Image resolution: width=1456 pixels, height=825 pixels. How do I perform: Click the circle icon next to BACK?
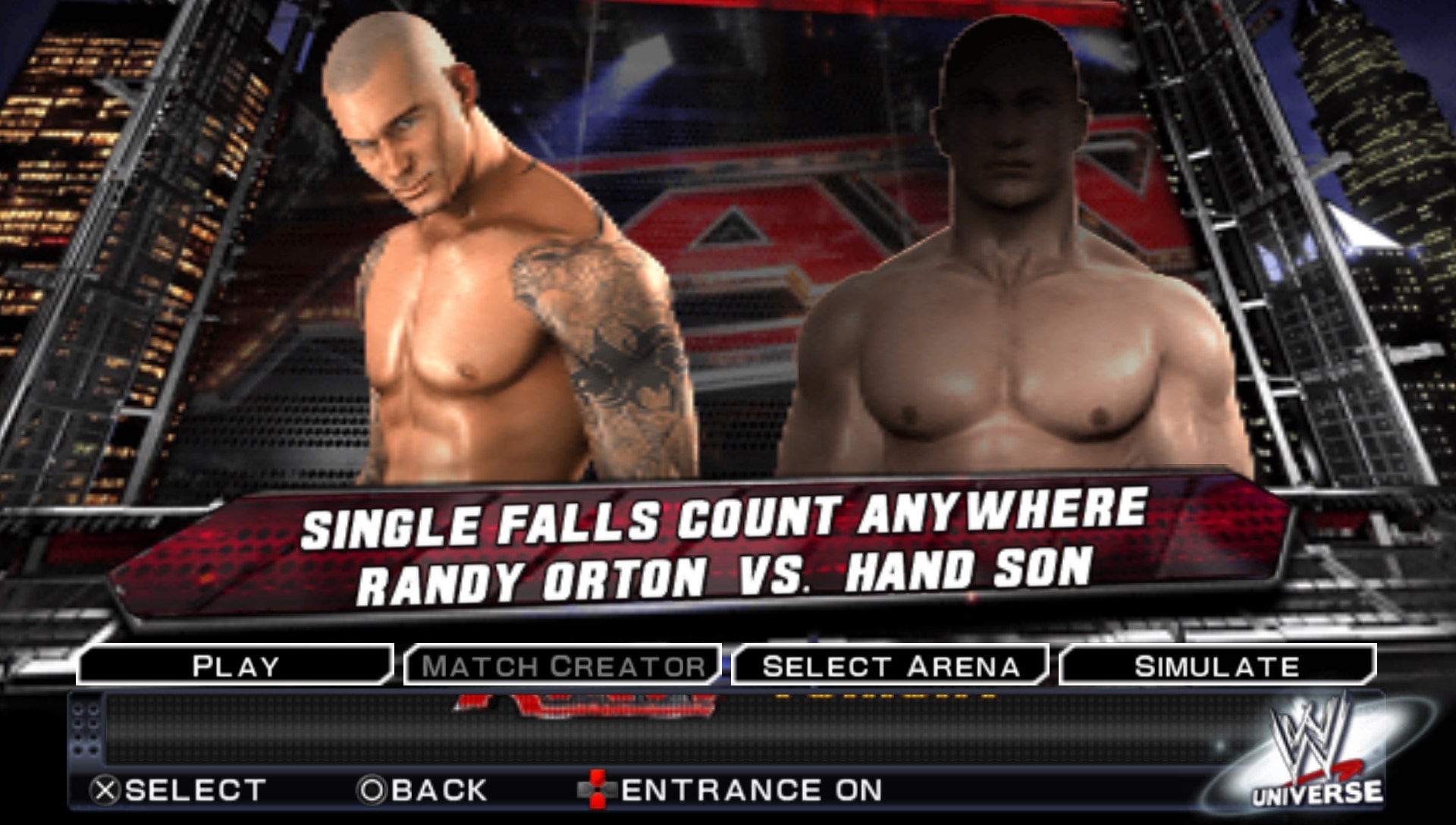click(372, 789)
